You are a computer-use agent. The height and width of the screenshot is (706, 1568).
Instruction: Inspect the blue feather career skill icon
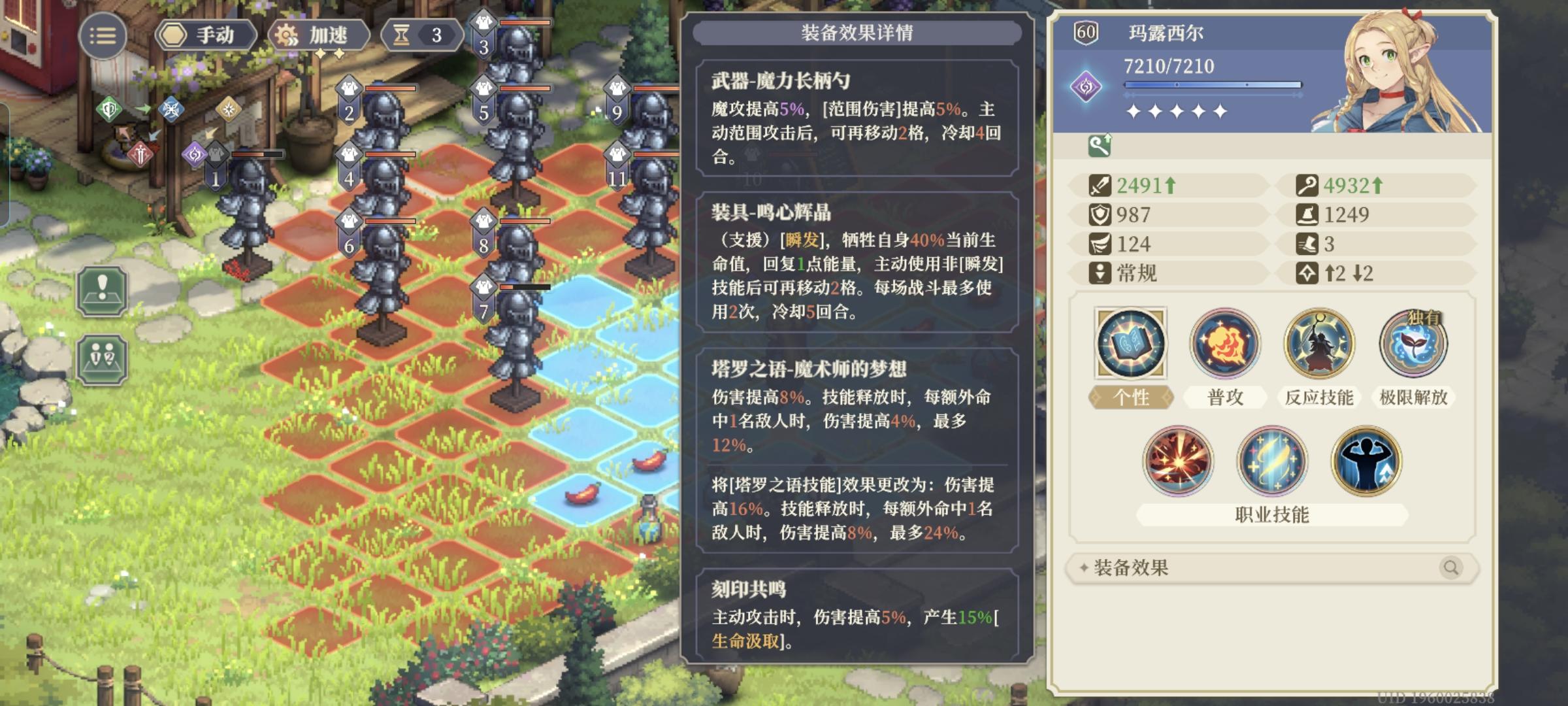click(1273, 461)
